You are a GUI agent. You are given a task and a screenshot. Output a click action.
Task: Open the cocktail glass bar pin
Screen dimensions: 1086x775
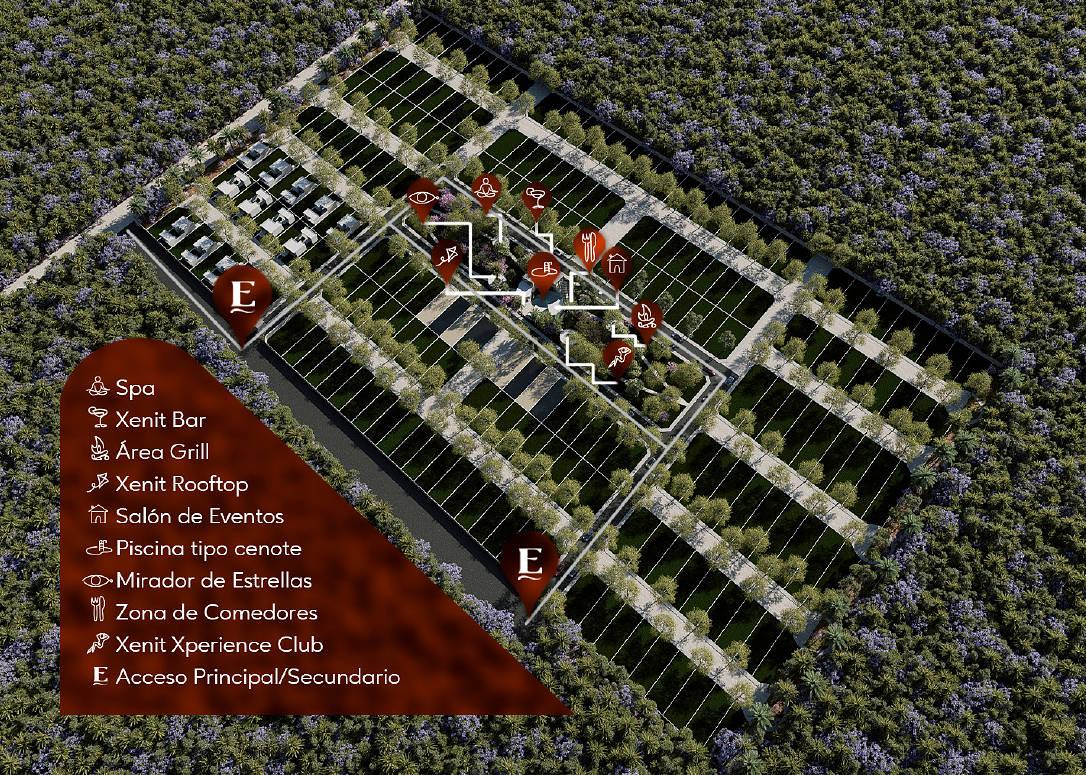(x=536, y=197)
